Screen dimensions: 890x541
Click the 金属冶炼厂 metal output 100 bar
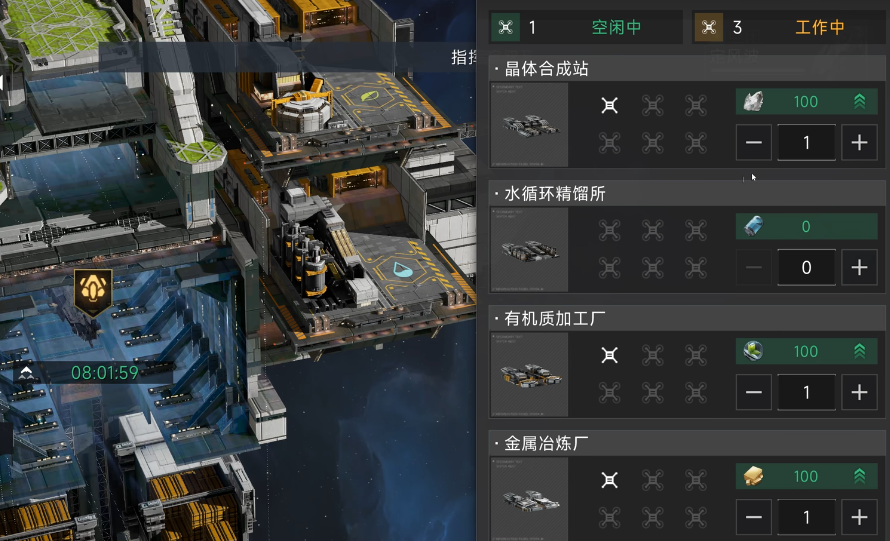point(805,476)
